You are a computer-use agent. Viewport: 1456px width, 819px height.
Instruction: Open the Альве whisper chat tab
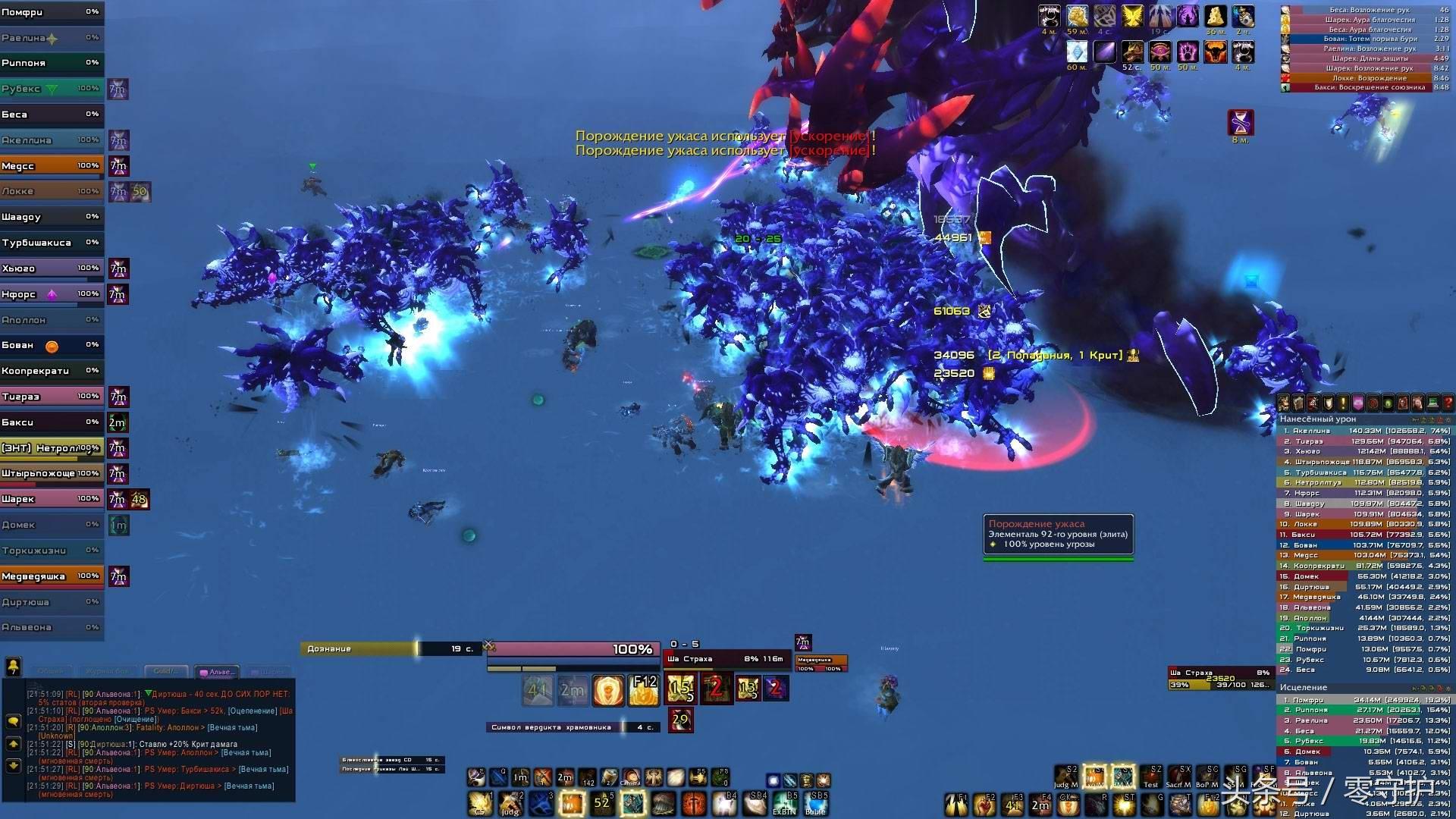pos(218,672)
